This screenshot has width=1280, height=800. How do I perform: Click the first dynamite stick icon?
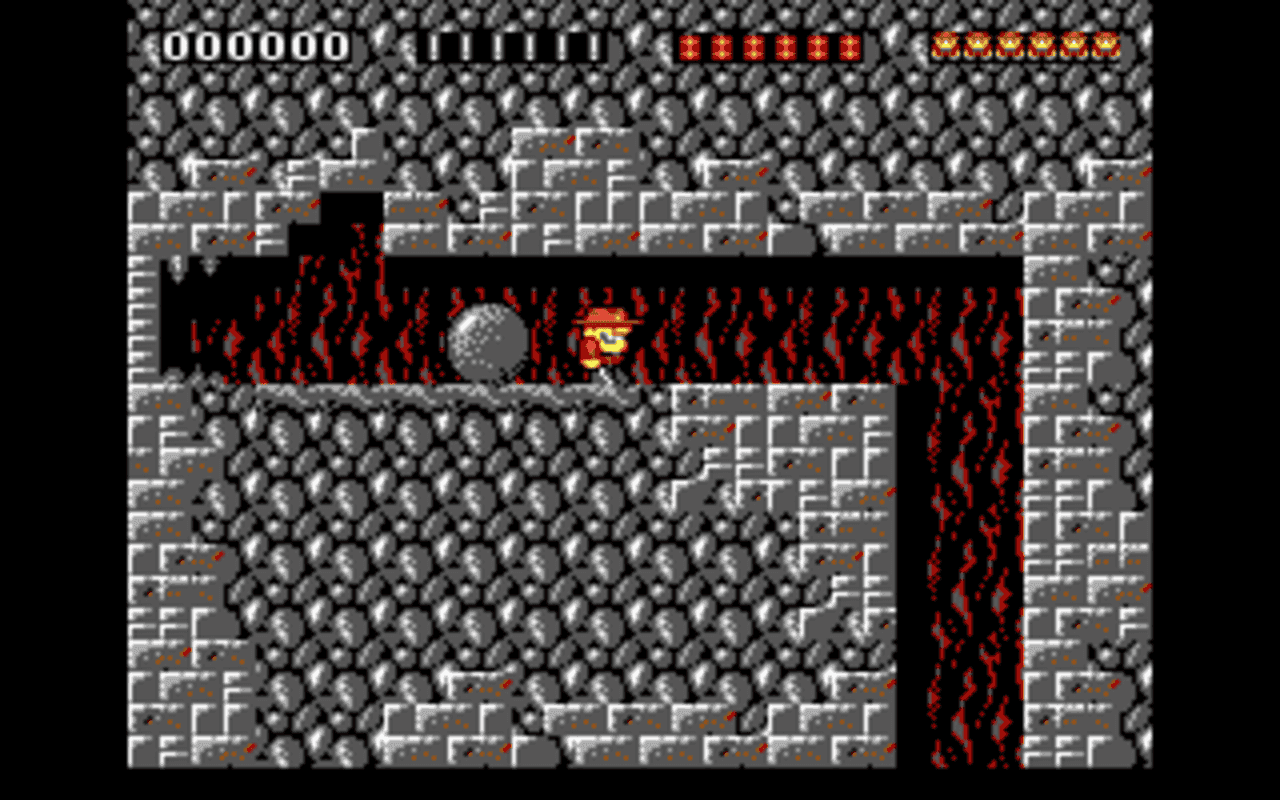click(690, 45)
